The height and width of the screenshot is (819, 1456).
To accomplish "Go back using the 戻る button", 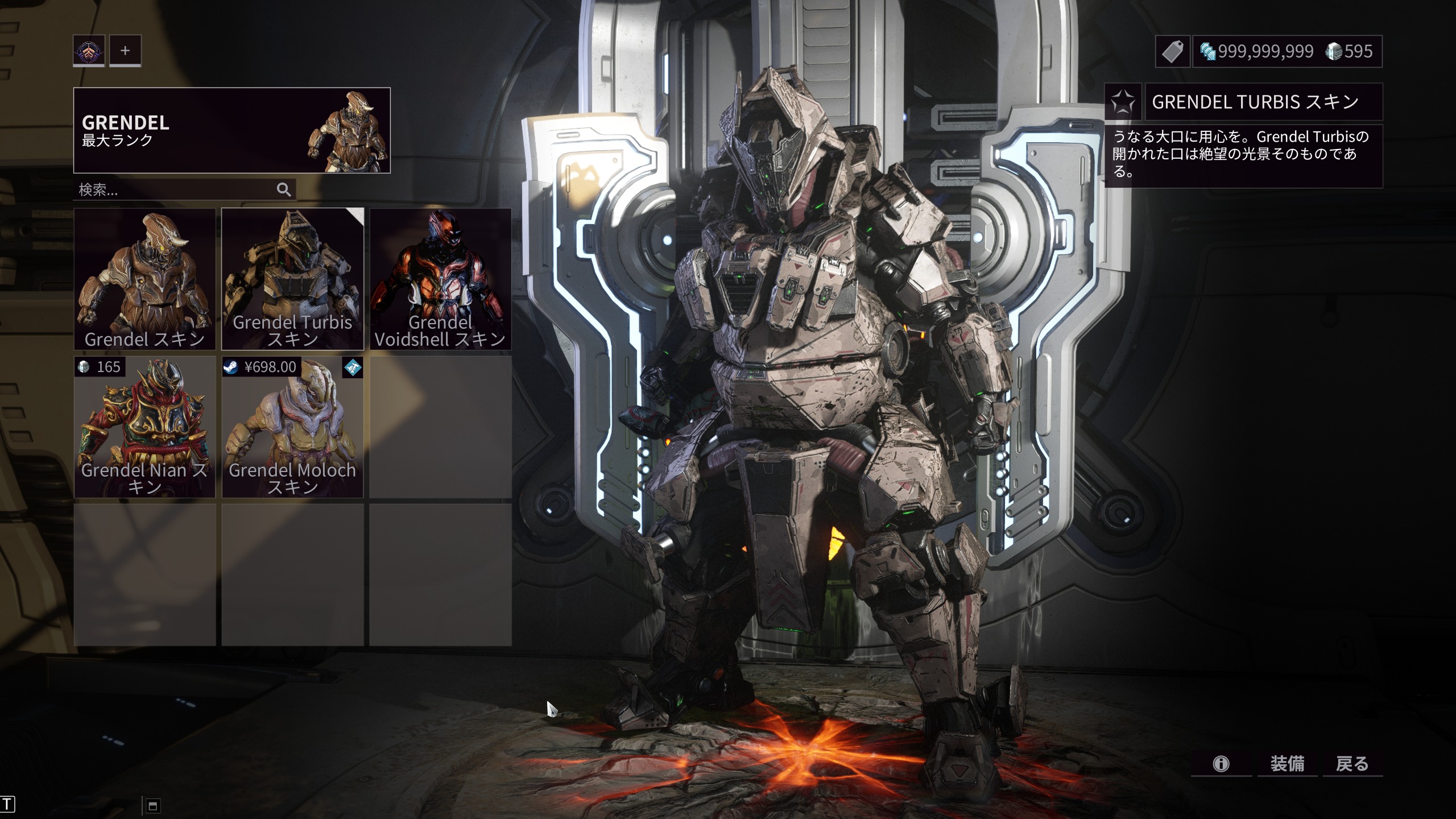I will (x=1352, y=763).
